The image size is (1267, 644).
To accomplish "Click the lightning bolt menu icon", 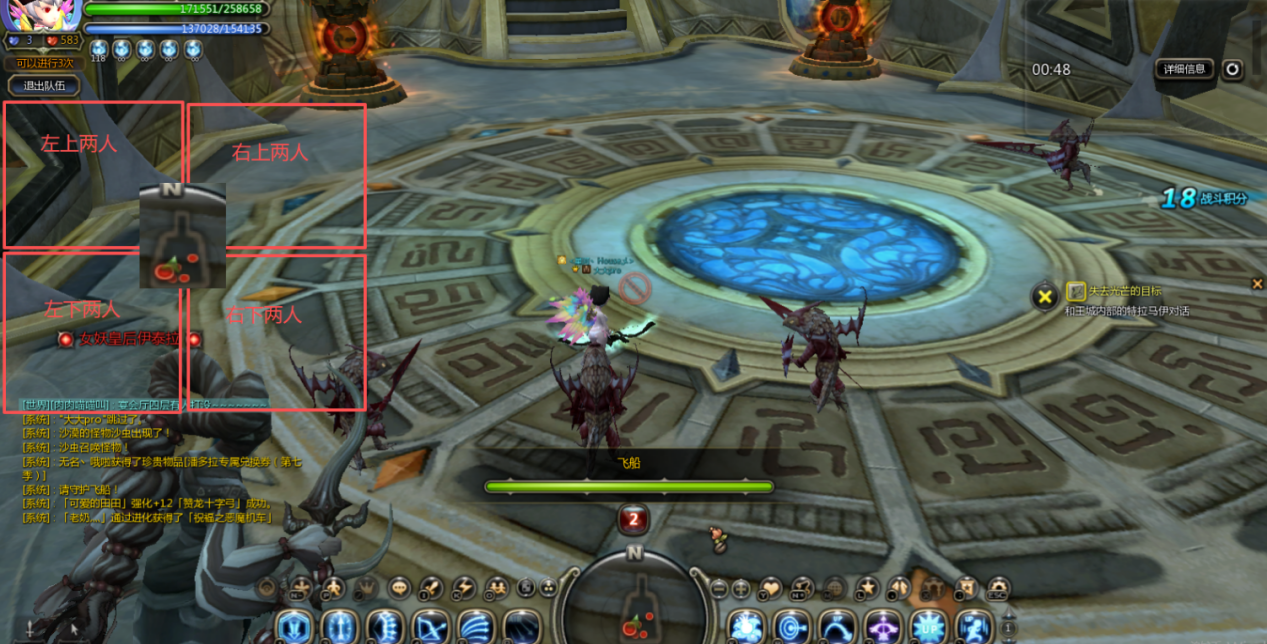I will pos(463,588).
